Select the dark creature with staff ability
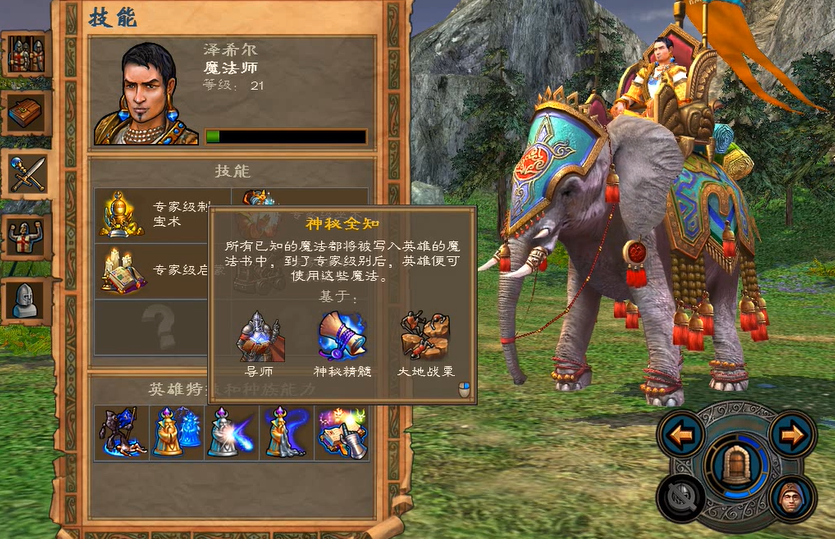Image resolution: width=835 pixels, height=539 pixels. tap(124, 432)
